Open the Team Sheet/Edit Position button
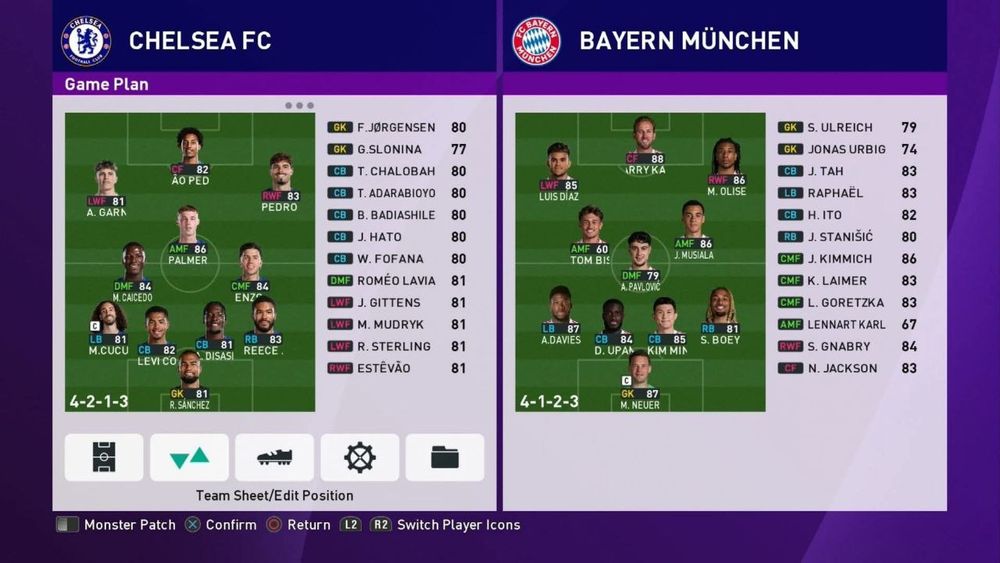 coord(104,457)
